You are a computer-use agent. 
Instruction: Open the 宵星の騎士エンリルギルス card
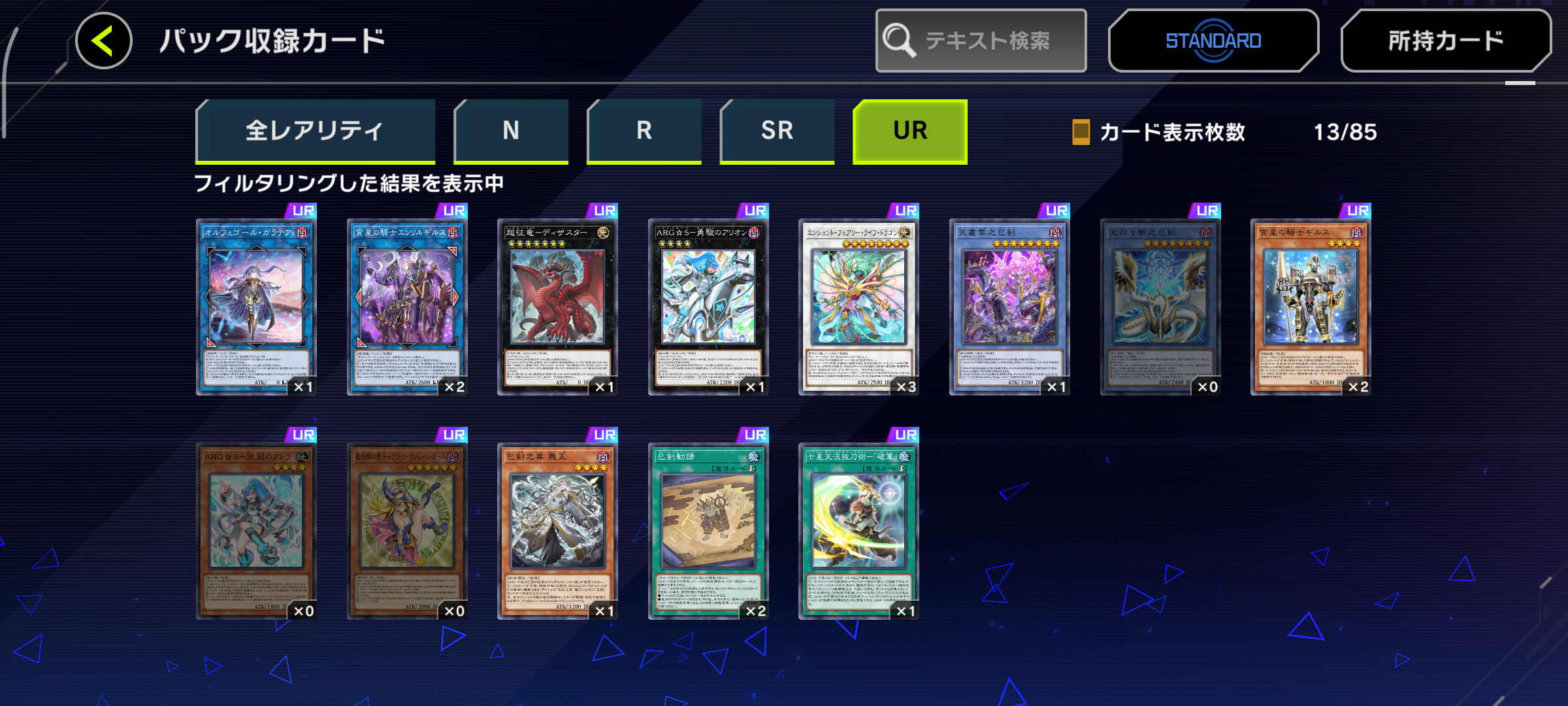[406, 306]
